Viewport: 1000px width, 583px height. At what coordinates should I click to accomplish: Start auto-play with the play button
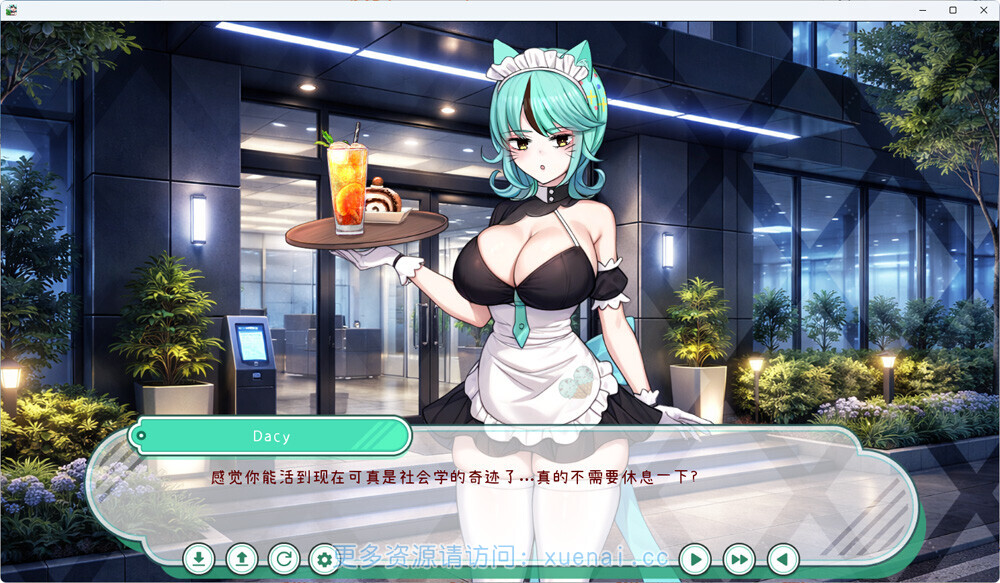coord(695,559)
